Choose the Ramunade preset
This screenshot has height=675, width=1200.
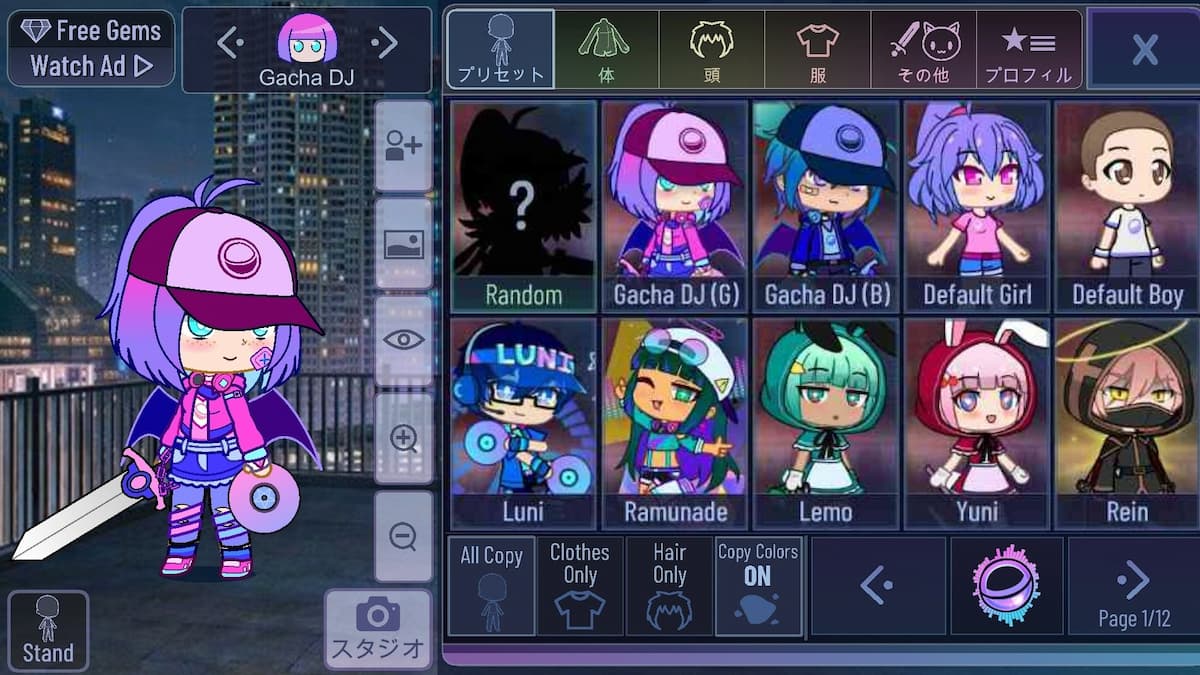coord(674,423)
